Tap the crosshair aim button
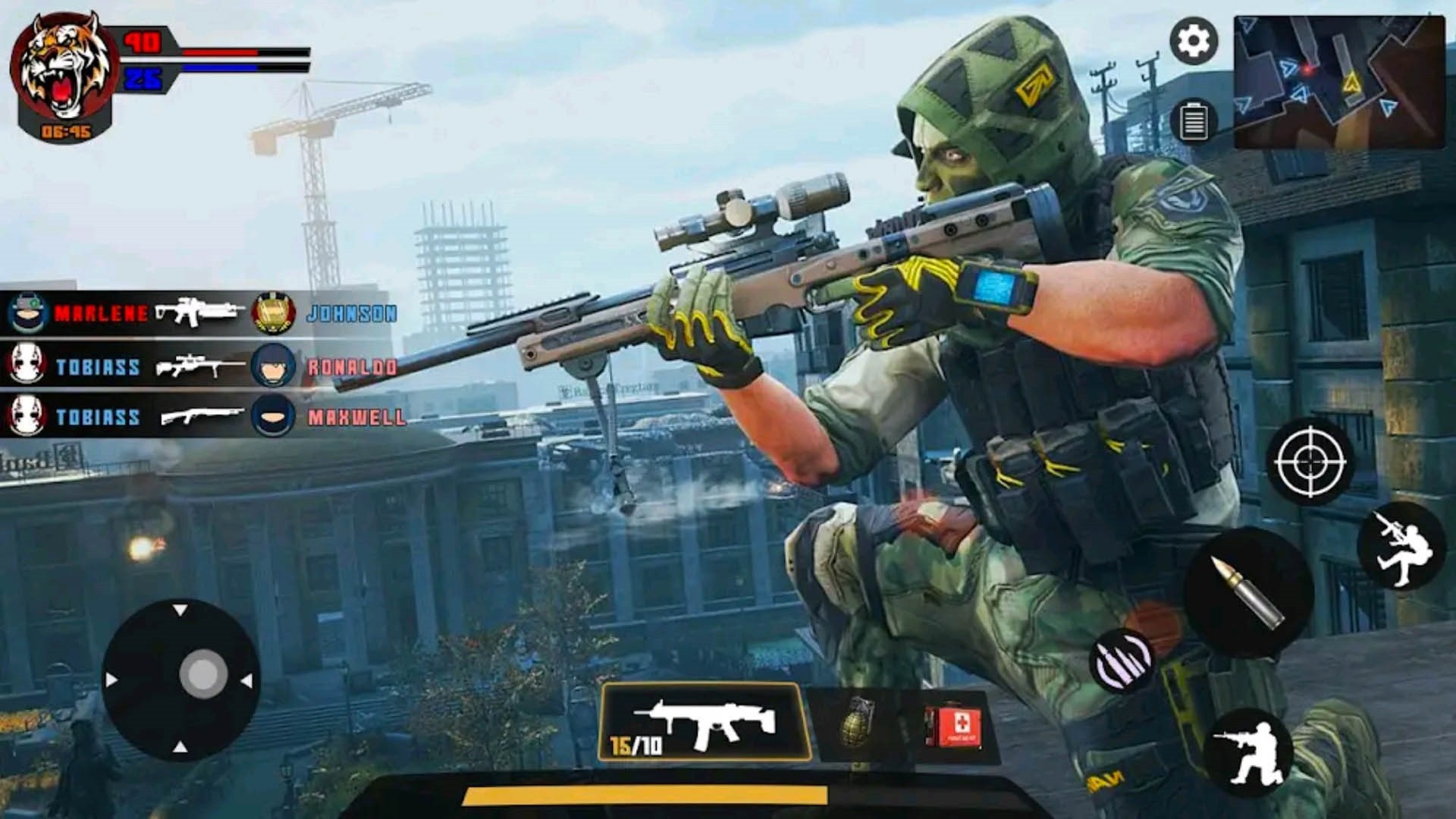This screenshot has height=819, width=1456. (x=1310, y=462)
